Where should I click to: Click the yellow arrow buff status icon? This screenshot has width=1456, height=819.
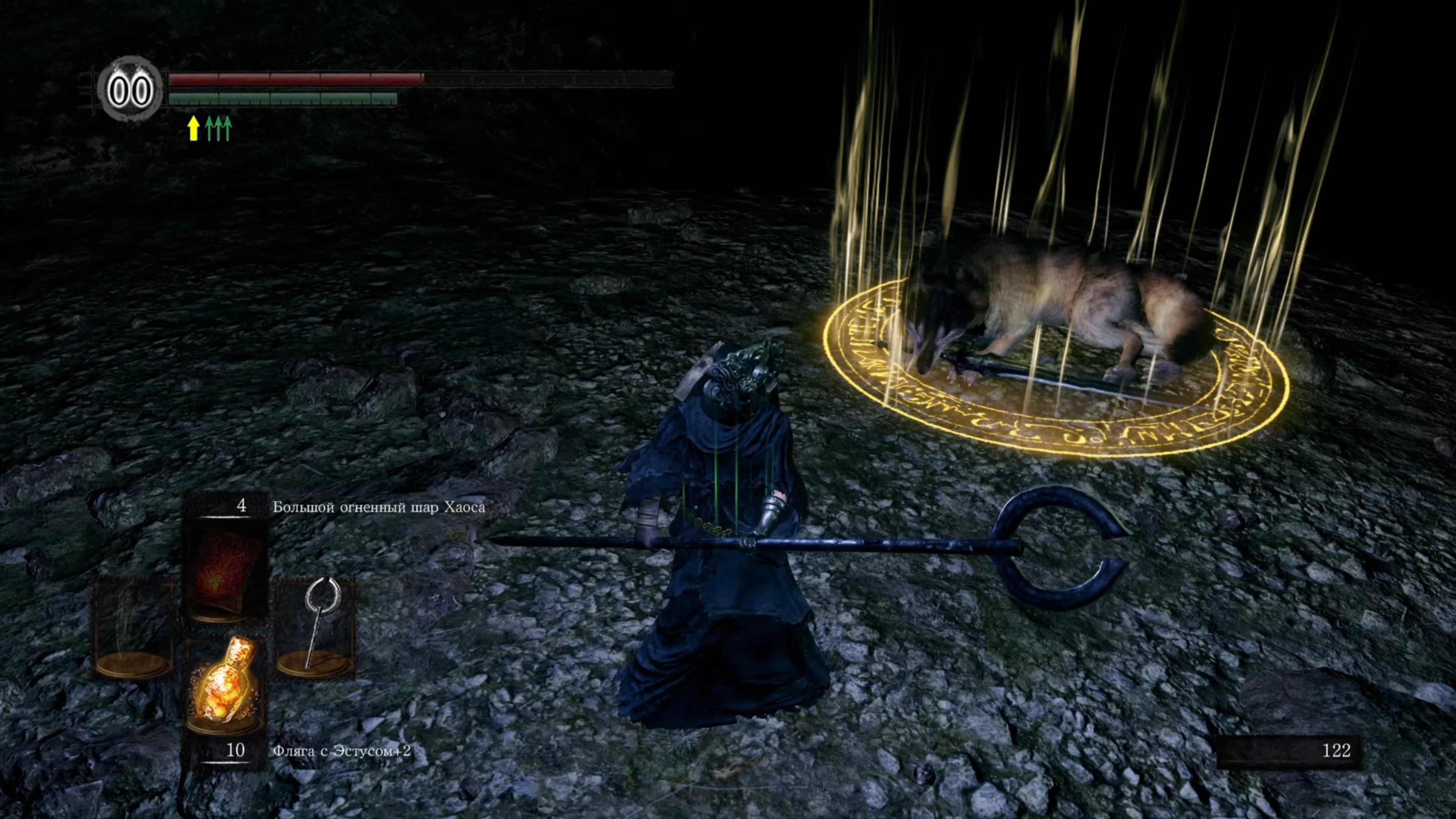point(193,128)
